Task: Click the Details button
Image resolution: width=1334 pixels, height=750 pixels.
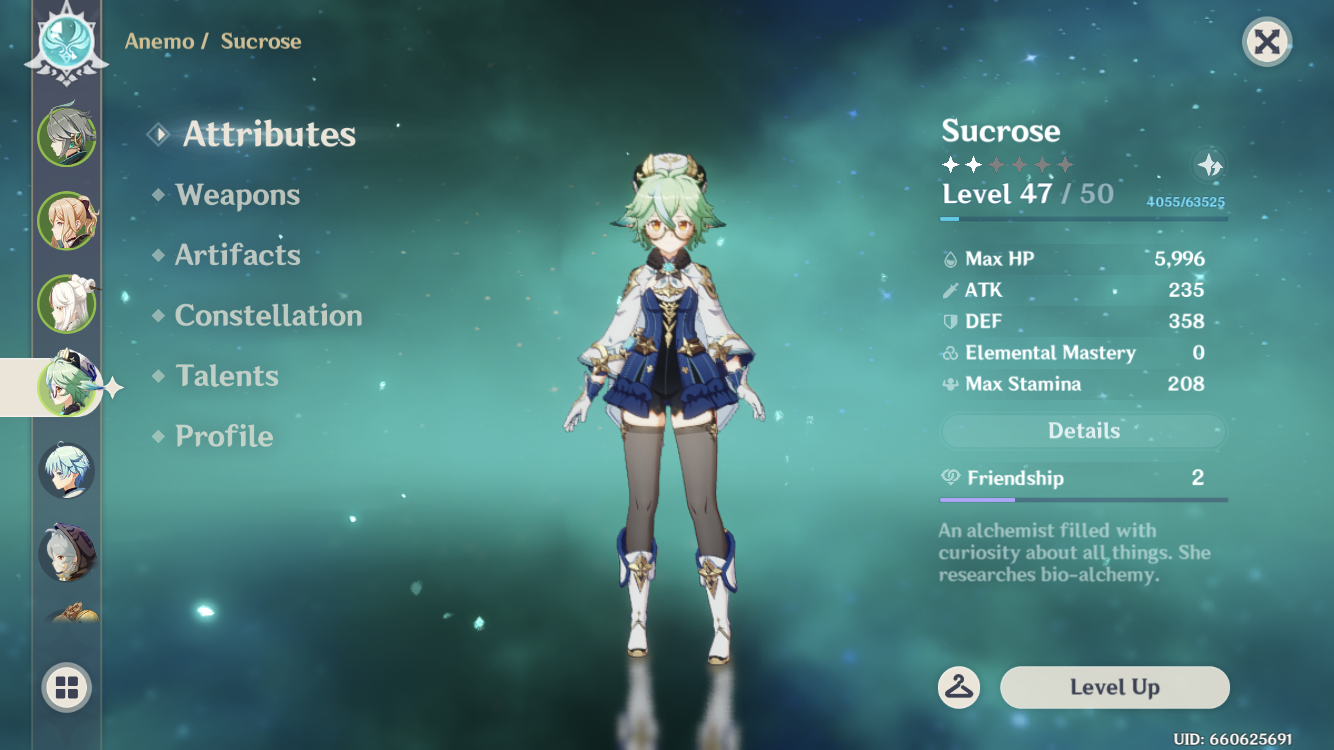Action: [x=1083, y=431]
